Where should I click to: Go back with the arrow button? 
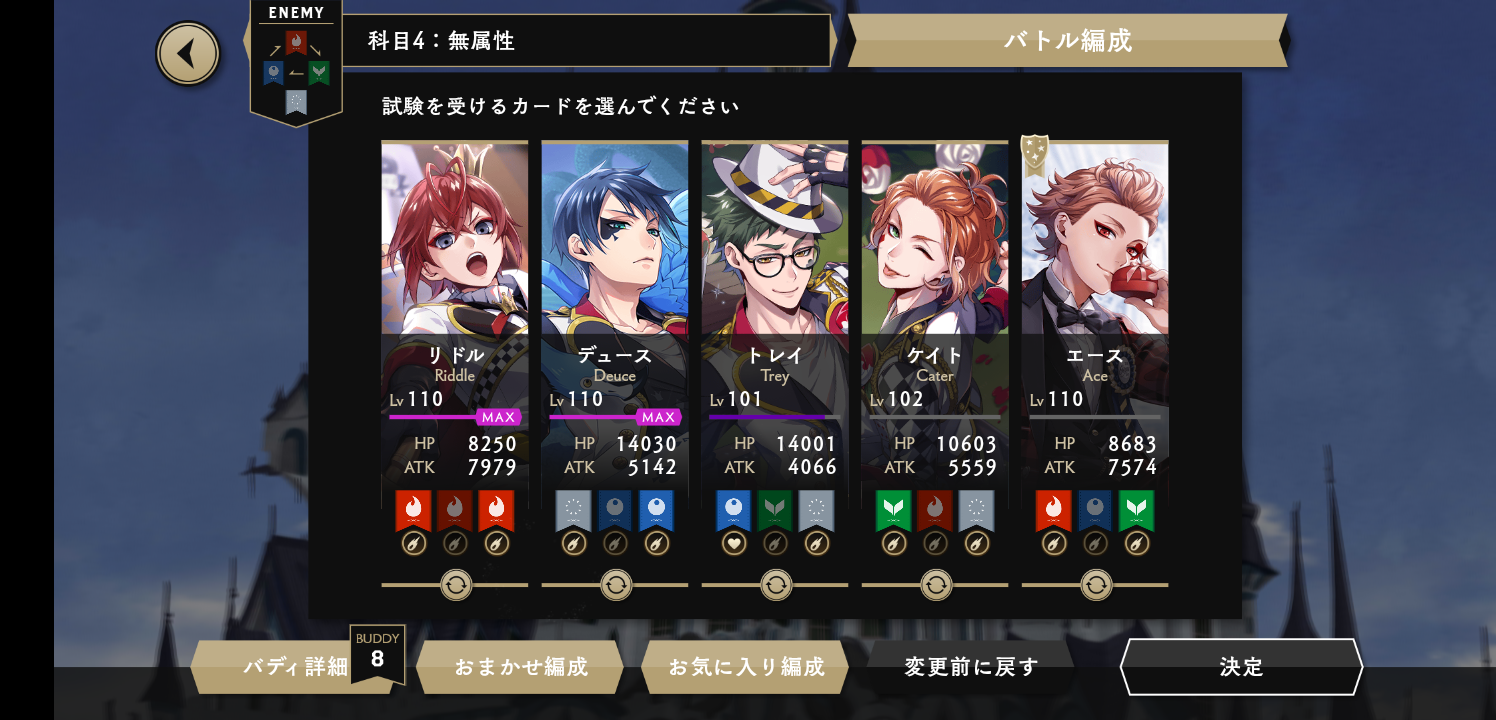click(x=188, y=53)
